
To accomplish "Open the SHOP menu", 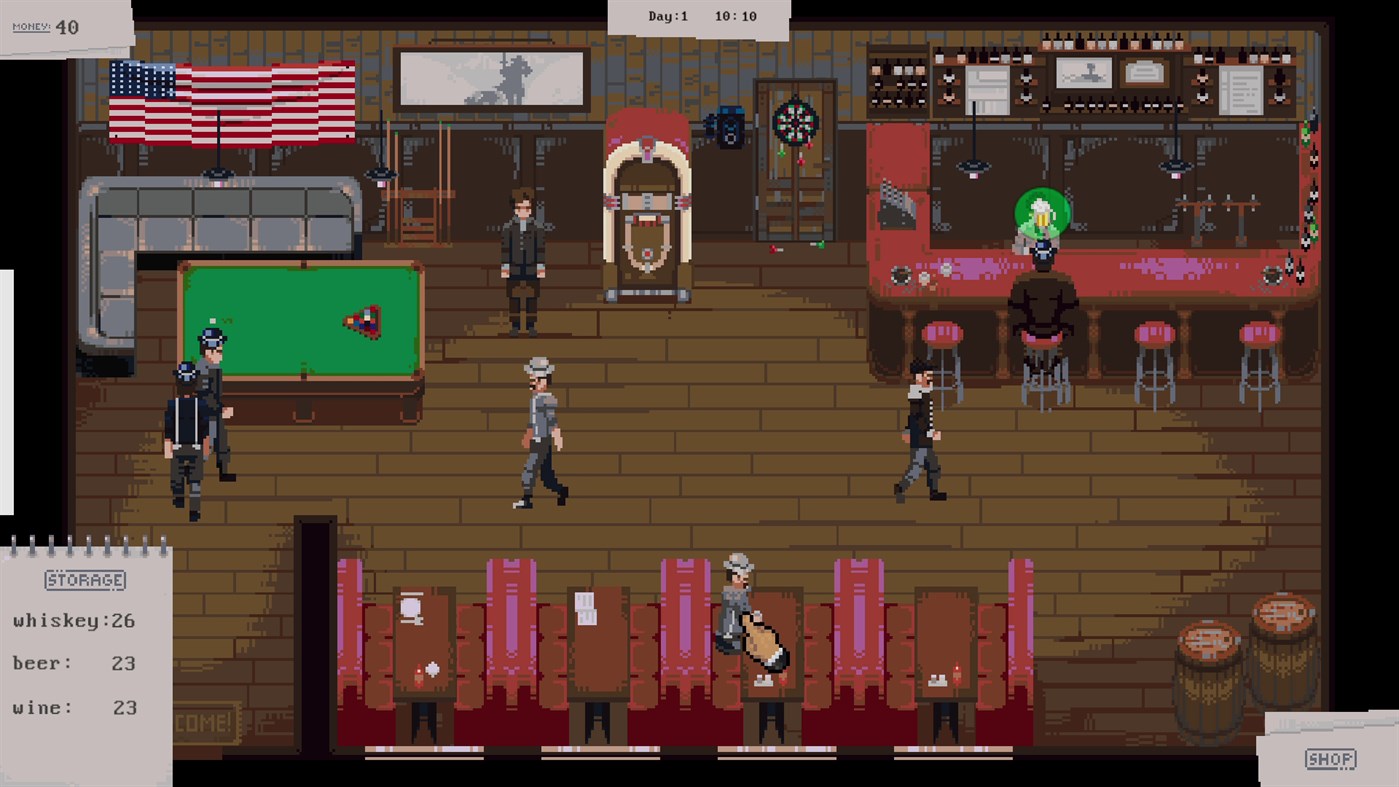I will (1330, 759).
